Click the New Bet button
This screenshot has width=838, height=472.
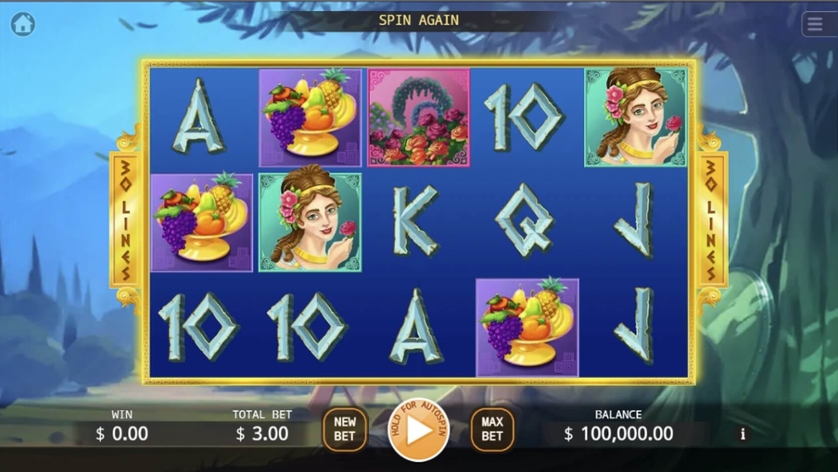click(x=344, y=429)
